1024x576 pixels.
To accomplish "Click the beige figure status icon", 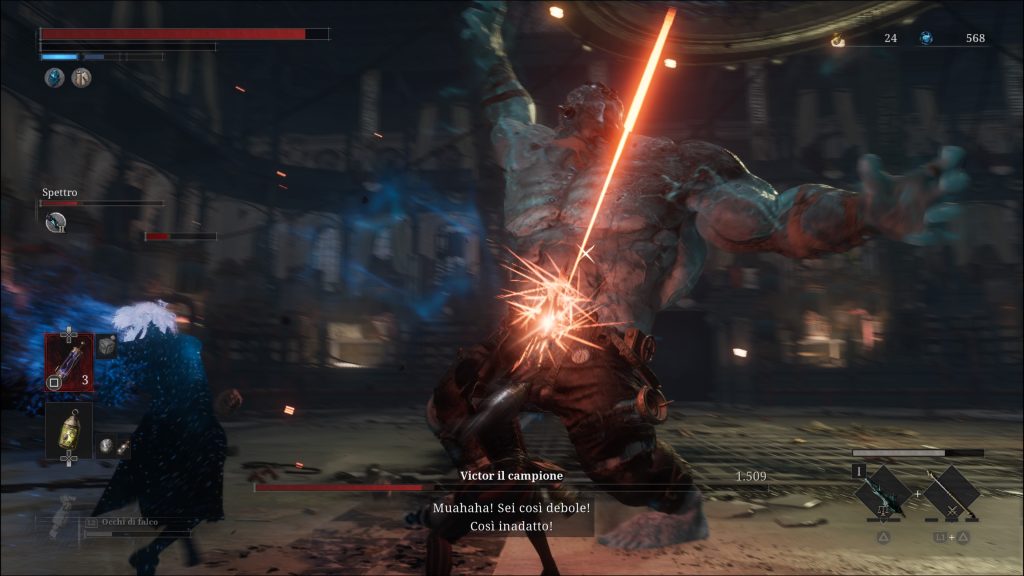I will coord(81,77).
